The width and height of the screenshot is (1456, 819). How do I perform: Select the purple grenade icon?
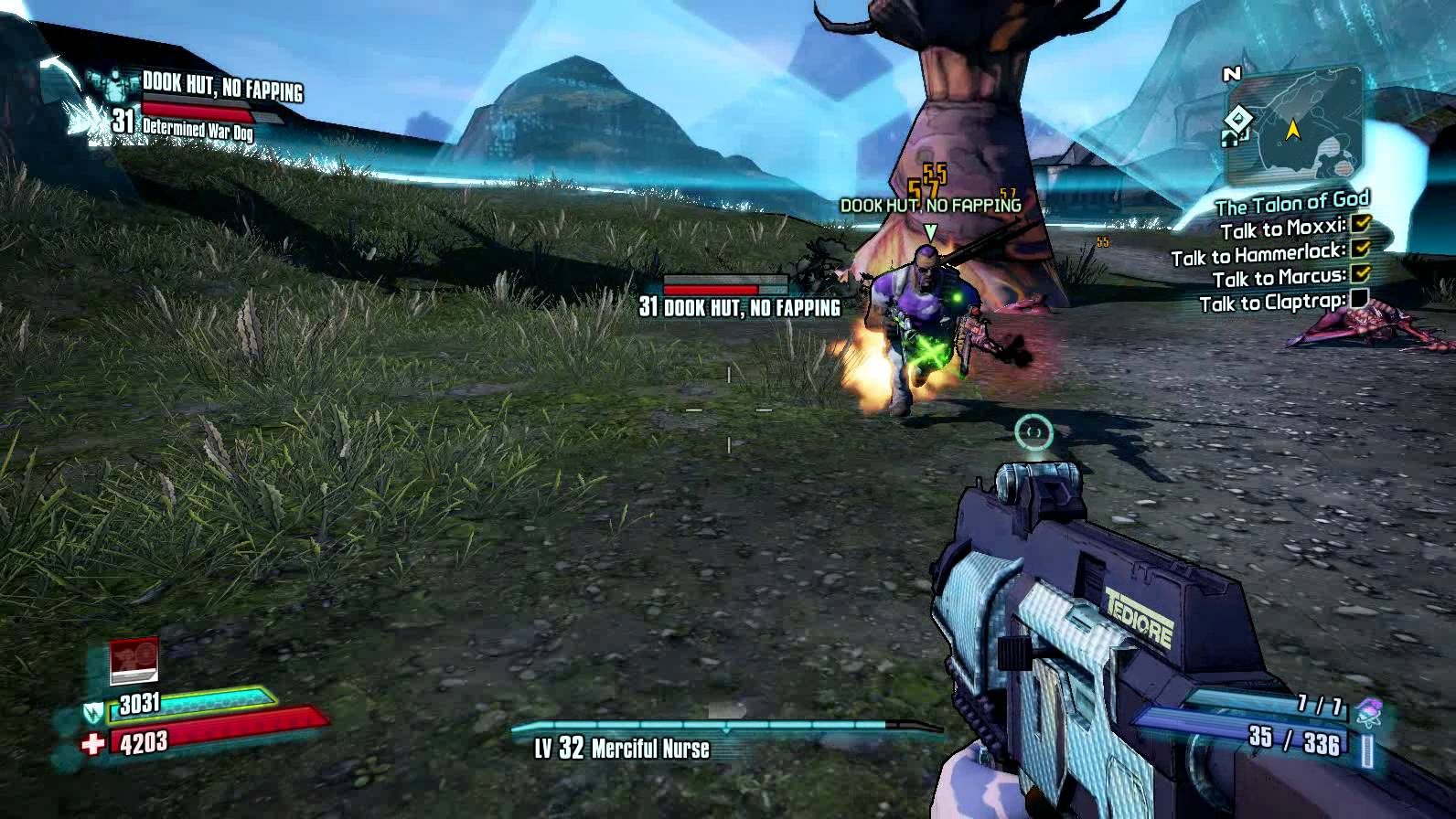pyautogui.click(x=1369, y=709)
